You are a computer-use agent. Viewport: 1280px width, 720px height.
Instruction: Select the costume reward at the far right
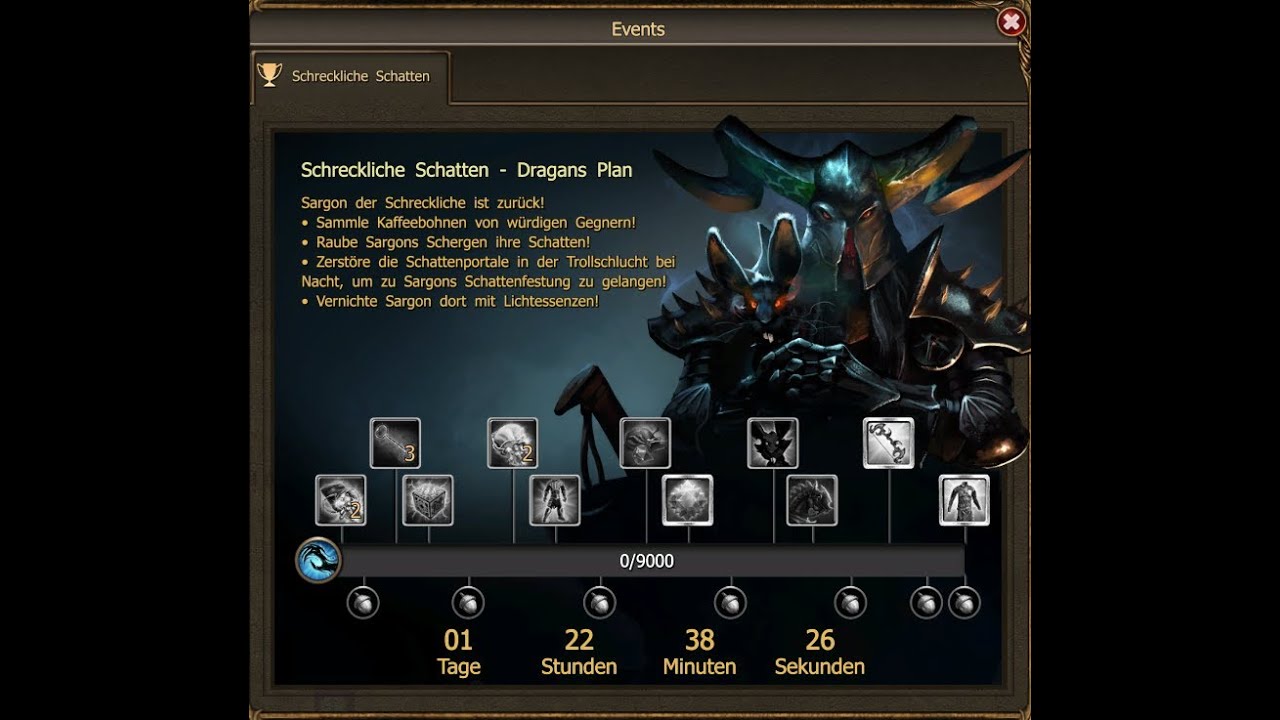(x=965, y=500)
